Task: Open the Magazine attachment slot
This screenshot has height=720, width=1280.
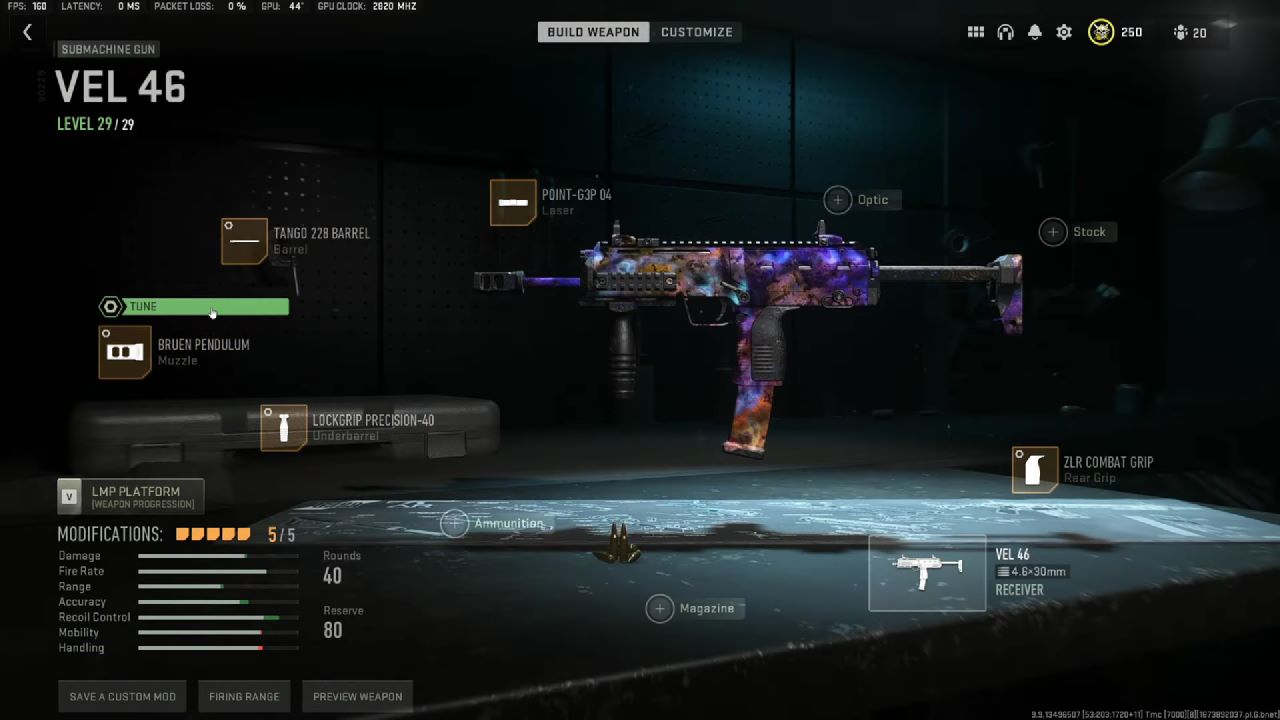Action: click(660, 608)
